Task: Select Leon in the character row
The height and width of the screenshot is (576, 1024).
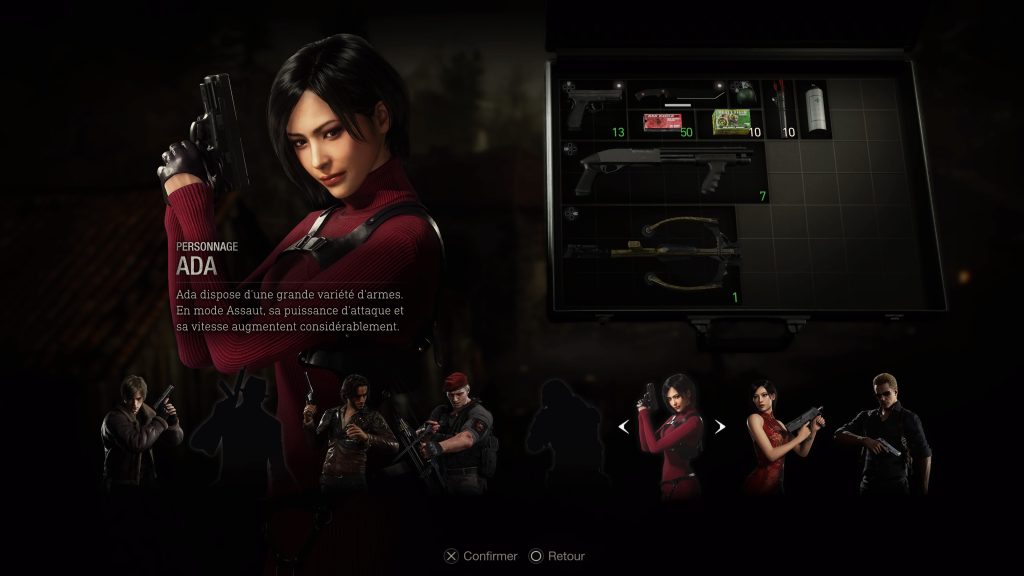Action: coord(140,432)
